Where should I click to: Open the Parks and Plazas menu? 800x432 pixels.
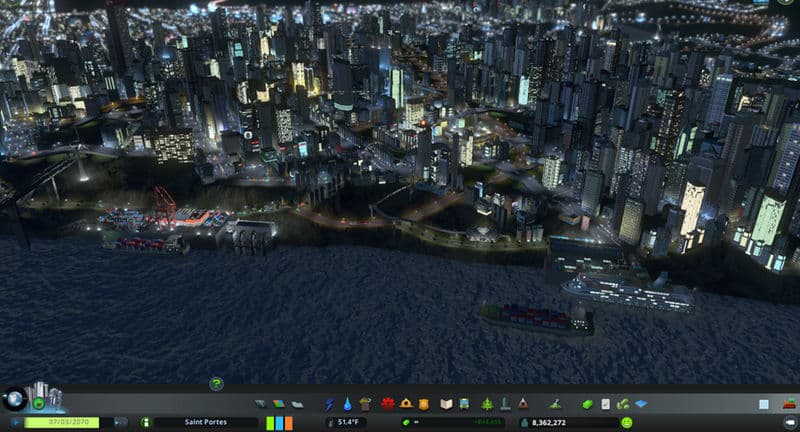click(486, 404)
